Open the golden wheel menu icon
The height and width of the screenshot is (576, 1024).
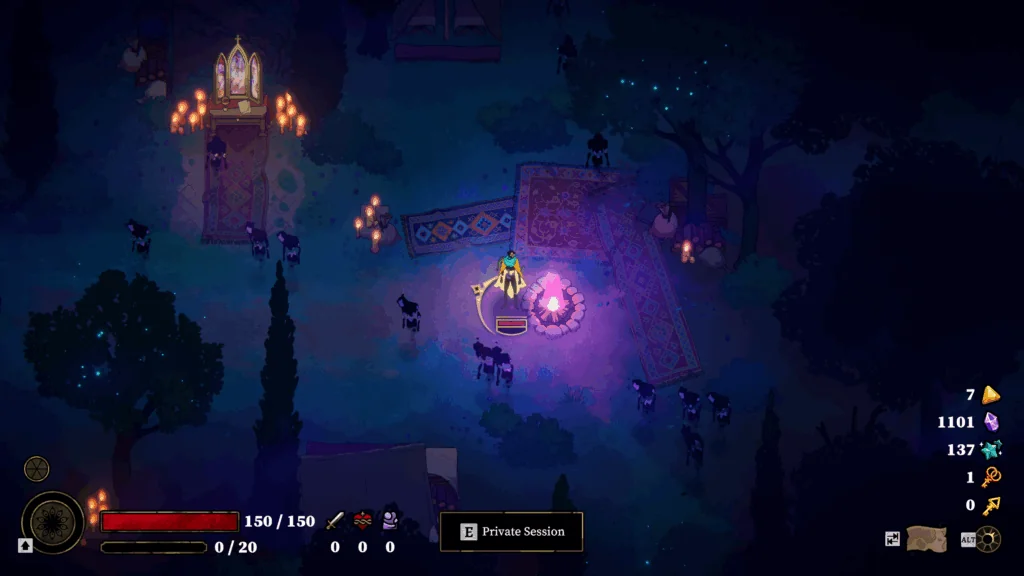tap(988, 539)
